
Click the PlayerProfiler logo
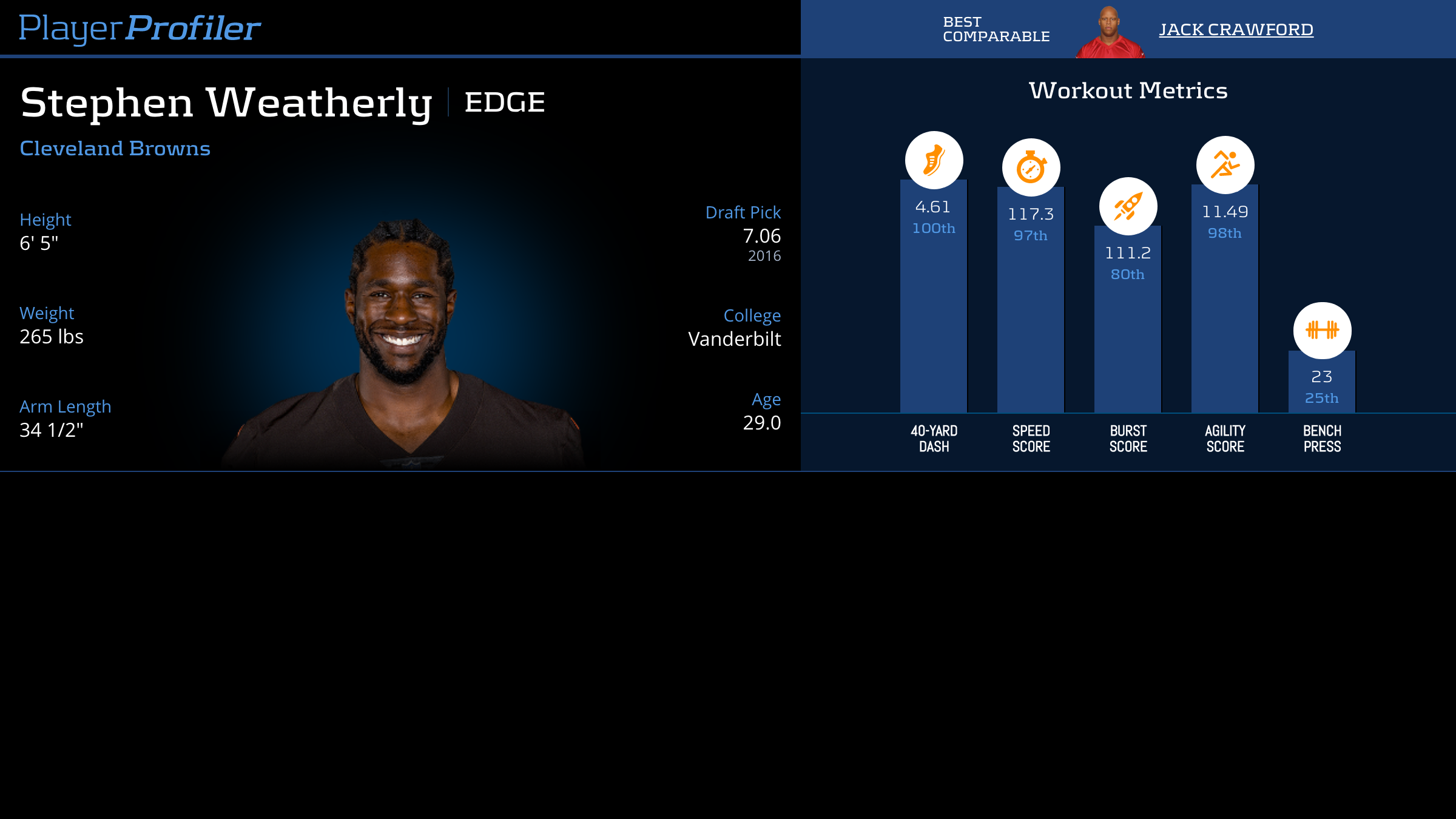pyautogui.click(x=140, y=28)
